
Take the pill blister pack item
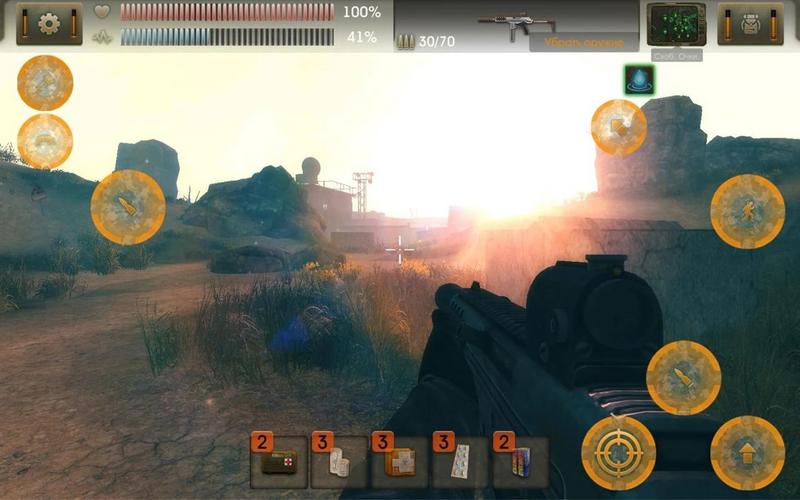tap(460, 462)
